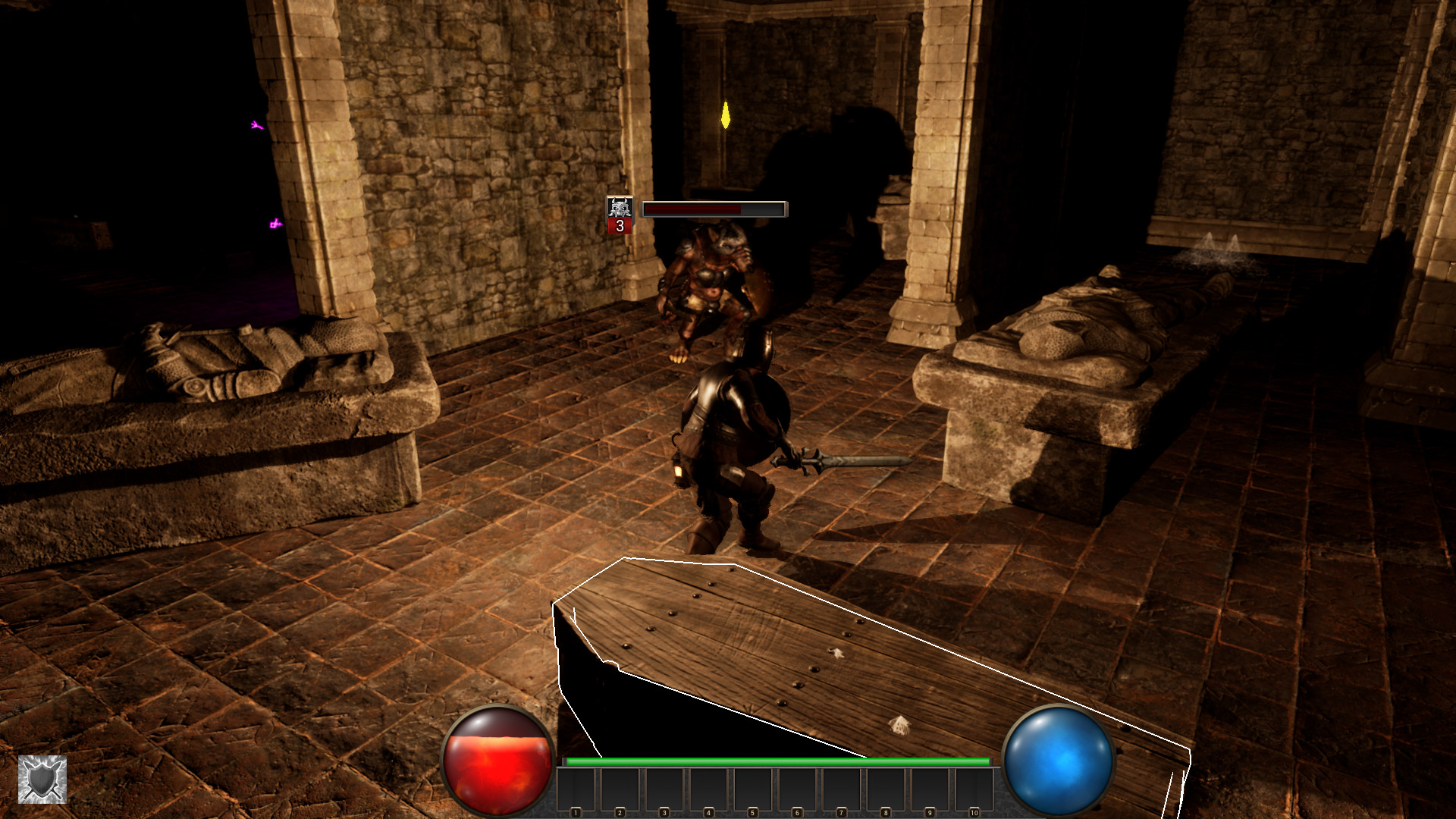Click hotbar slot 3 keybind label
Image resolution: width=1456 pixels, height=819 pixels.
pyautogui.click(x=664, y=811)
